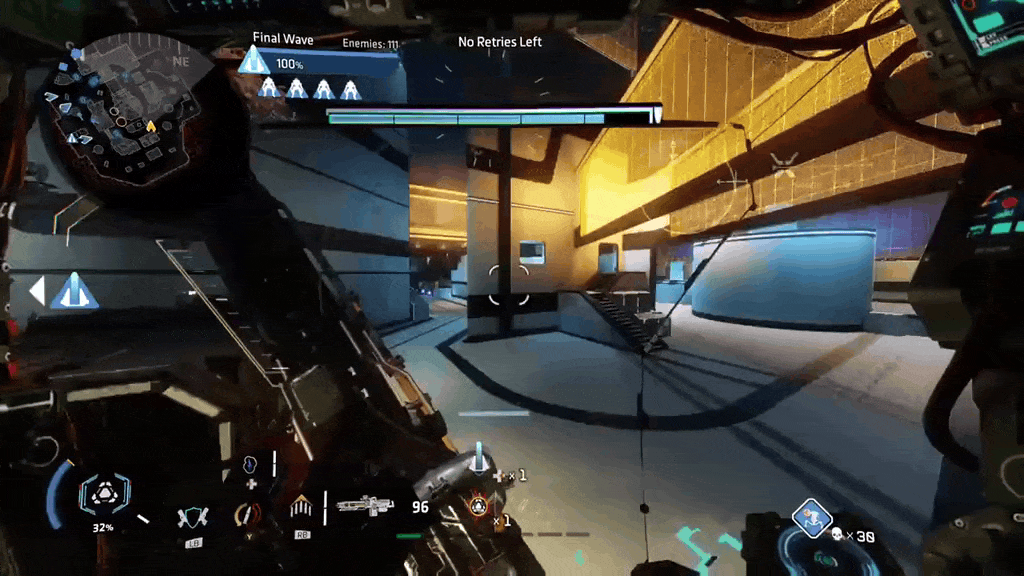Select the equipped Titan rifle weapon icon
Screen dimensions: 1024x576
(364, 506)
